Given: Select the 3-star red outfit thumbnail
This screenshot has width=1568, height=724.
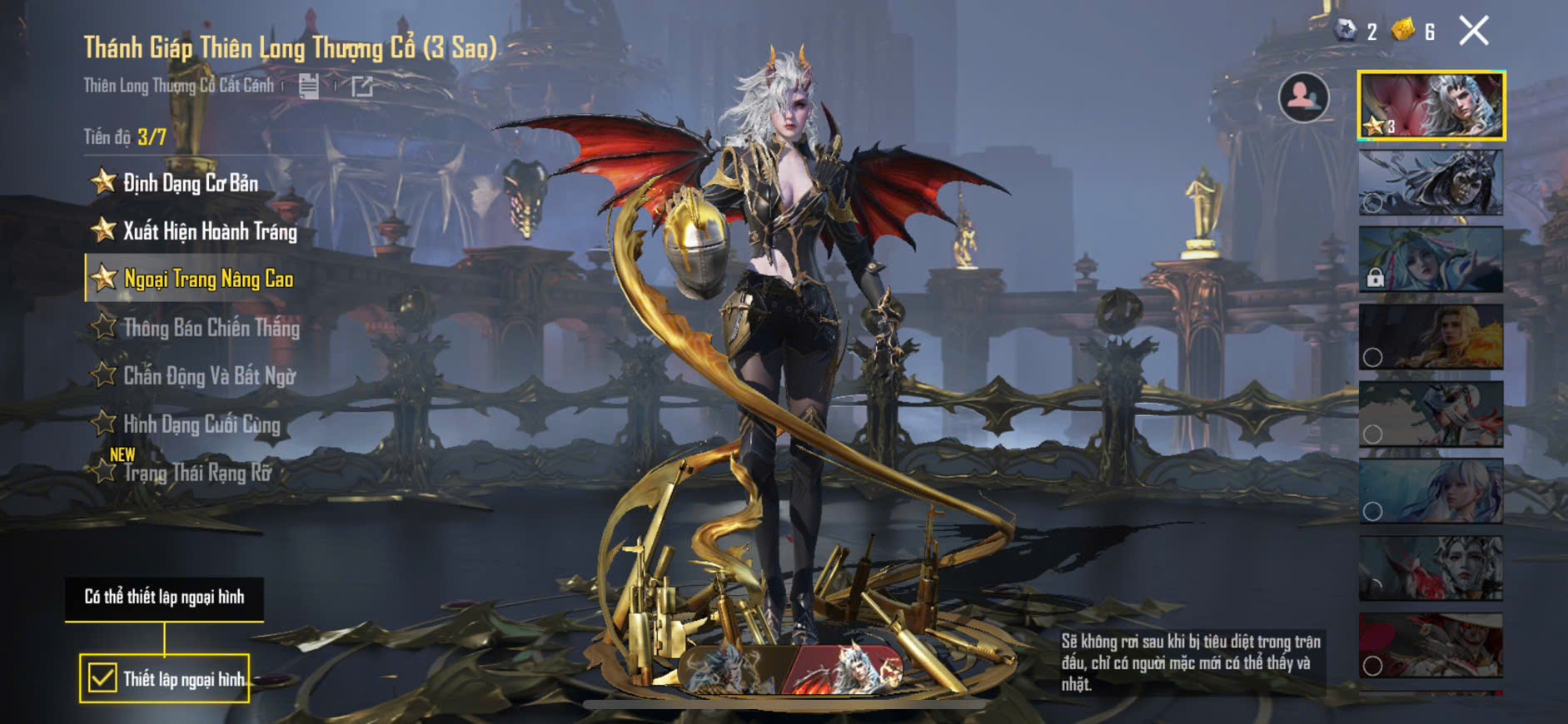Looking at the screenshot, I should (x=1431, y=105).
